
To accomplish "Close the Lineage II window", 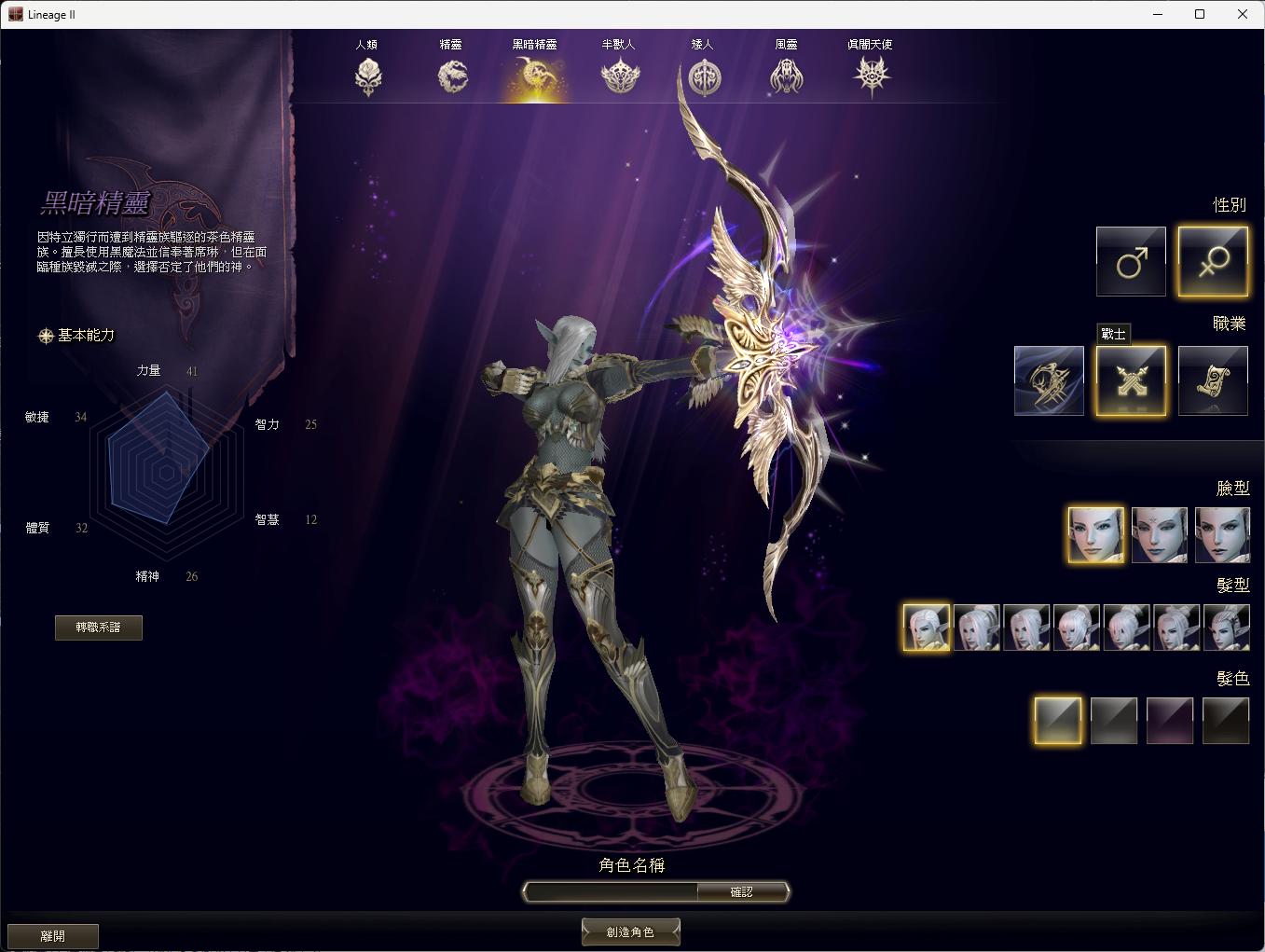I will tap(1243, 14).
